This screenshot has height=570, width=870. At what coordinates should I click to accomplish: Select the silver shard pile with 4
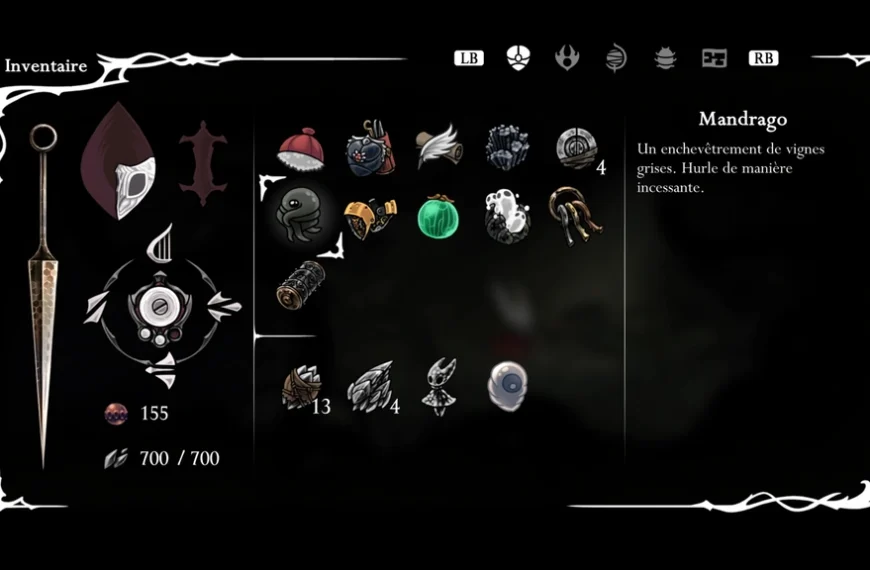pyautogui.click(x=369, y=388)
